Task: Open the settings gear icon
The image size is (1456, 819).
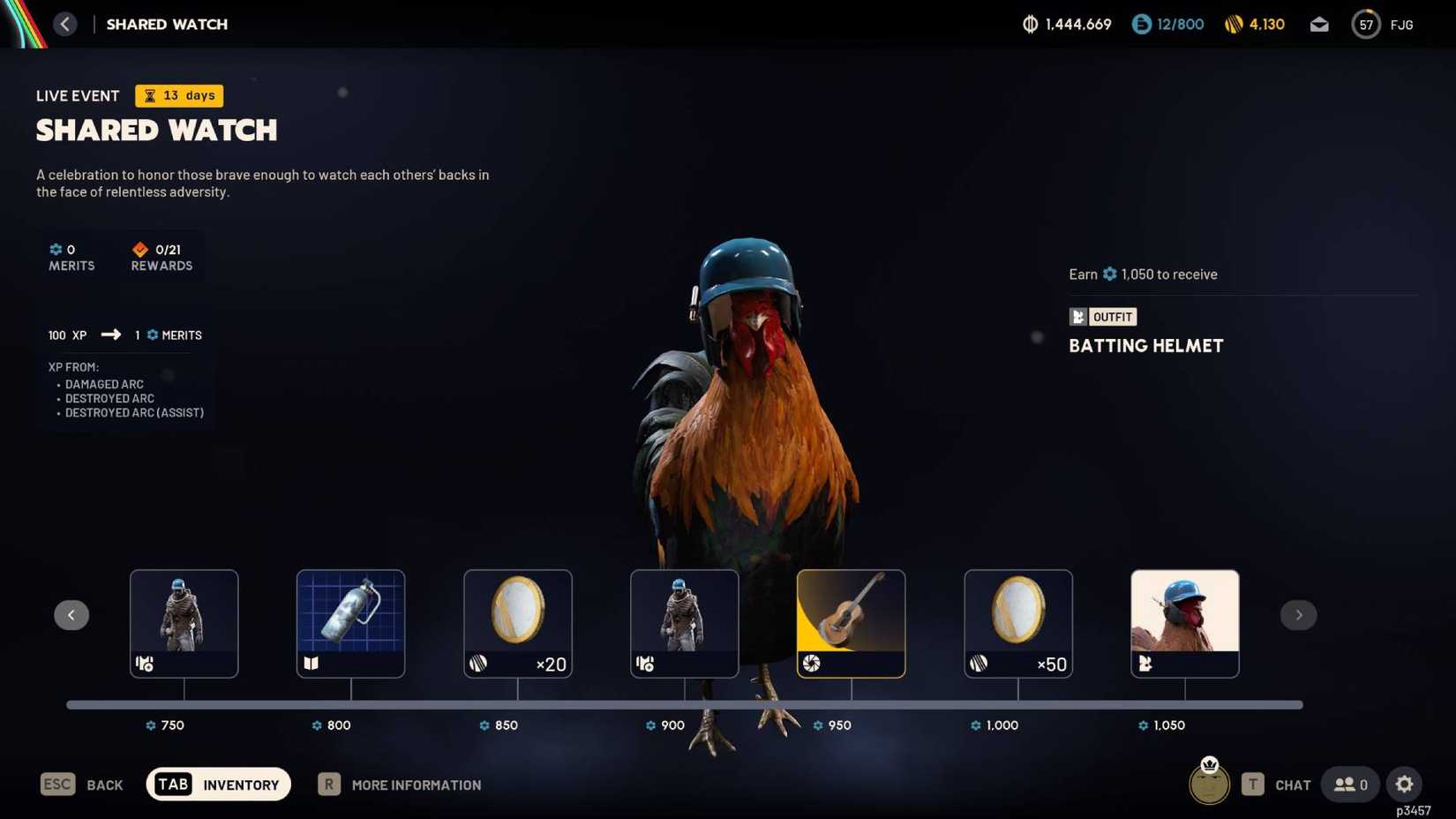Action: click(1404, 784)
